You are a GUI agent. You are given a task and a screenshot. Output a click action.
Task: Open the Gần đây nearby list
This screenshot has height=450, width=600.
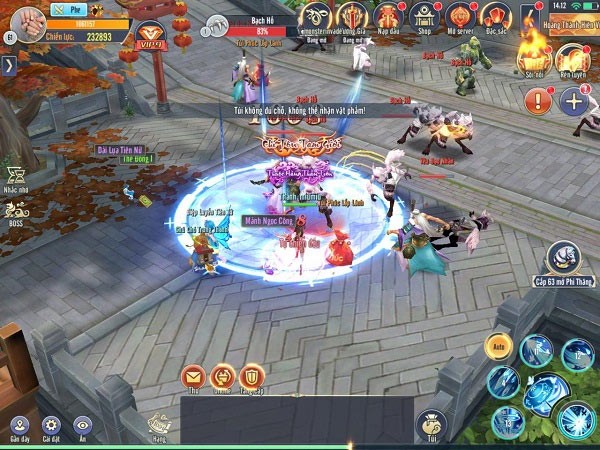(19, 427)
